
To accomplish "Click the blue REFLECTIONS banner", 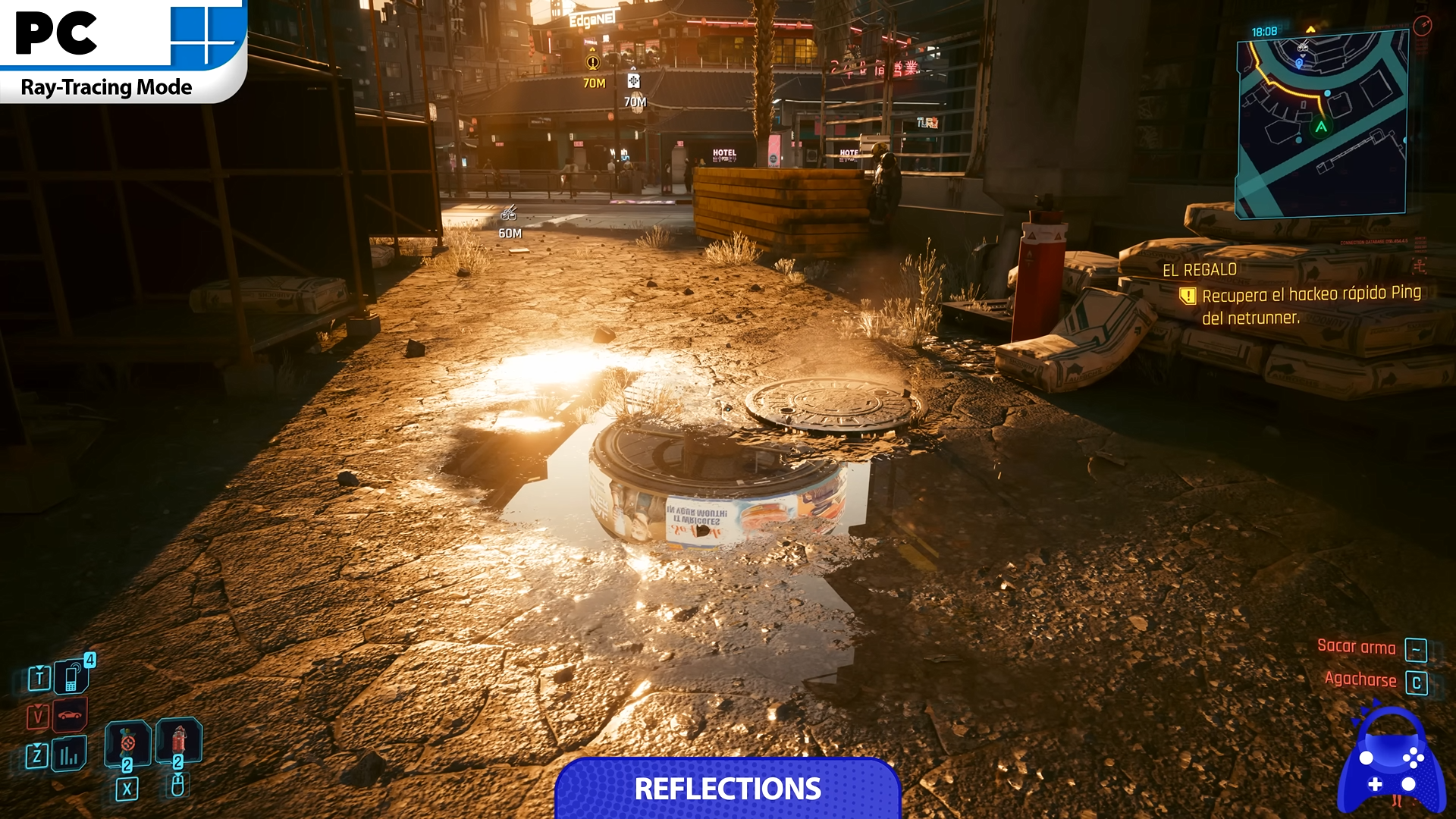I will coord(728,789).
